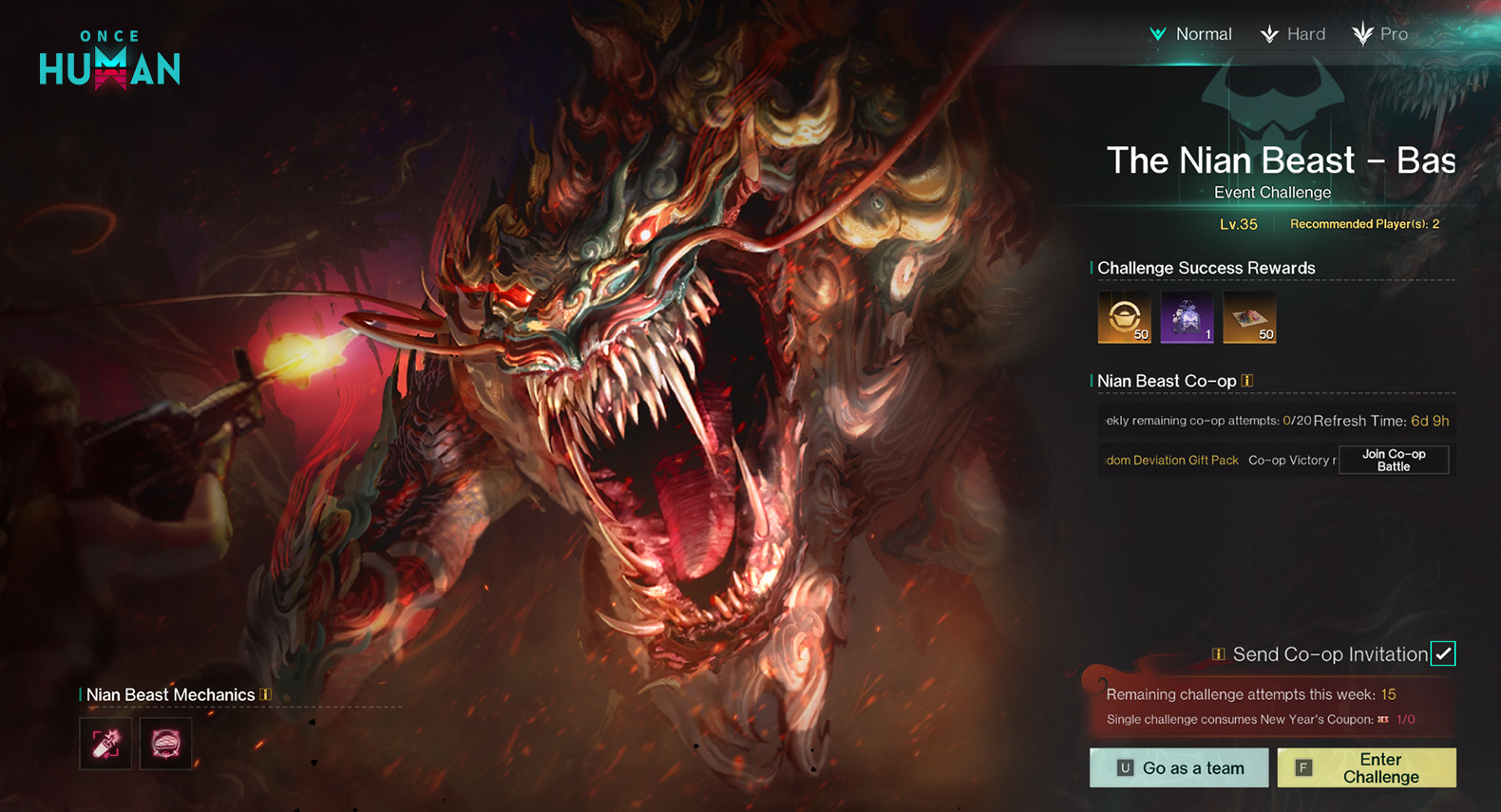Viewport: 1501px width, 812px height.
Task: Click the info icon beside Nian Beast Mechanics
Action: pyautogui.click(x=264, y=694)
